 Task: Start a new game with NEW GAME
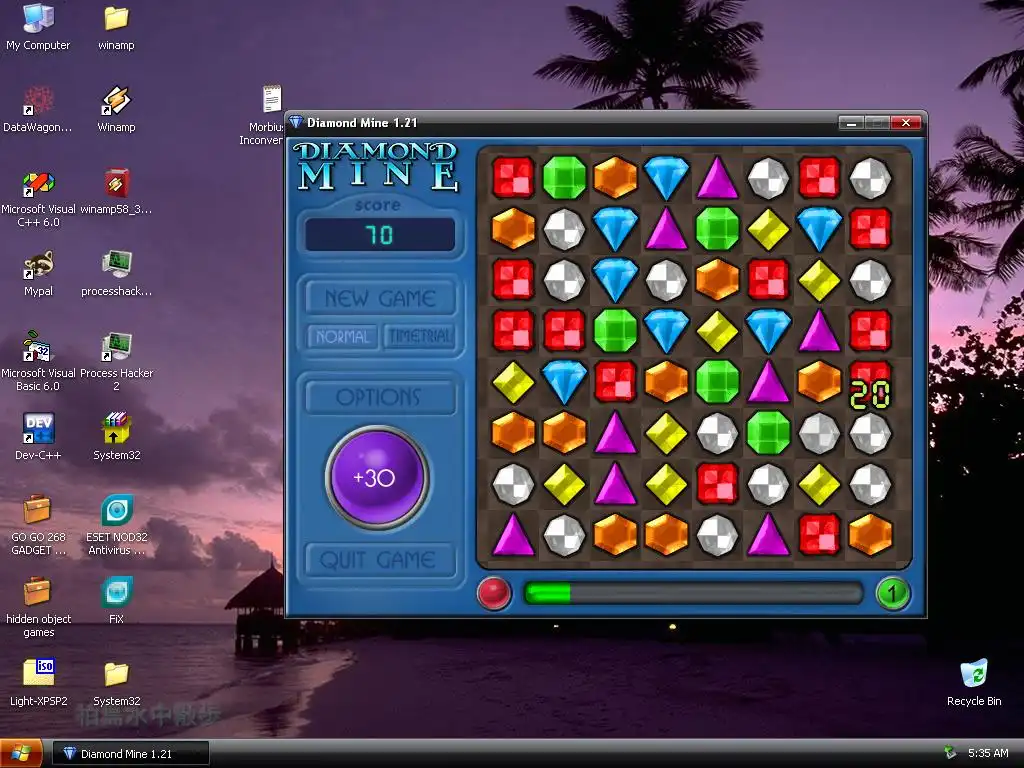(x=380, y=298)
